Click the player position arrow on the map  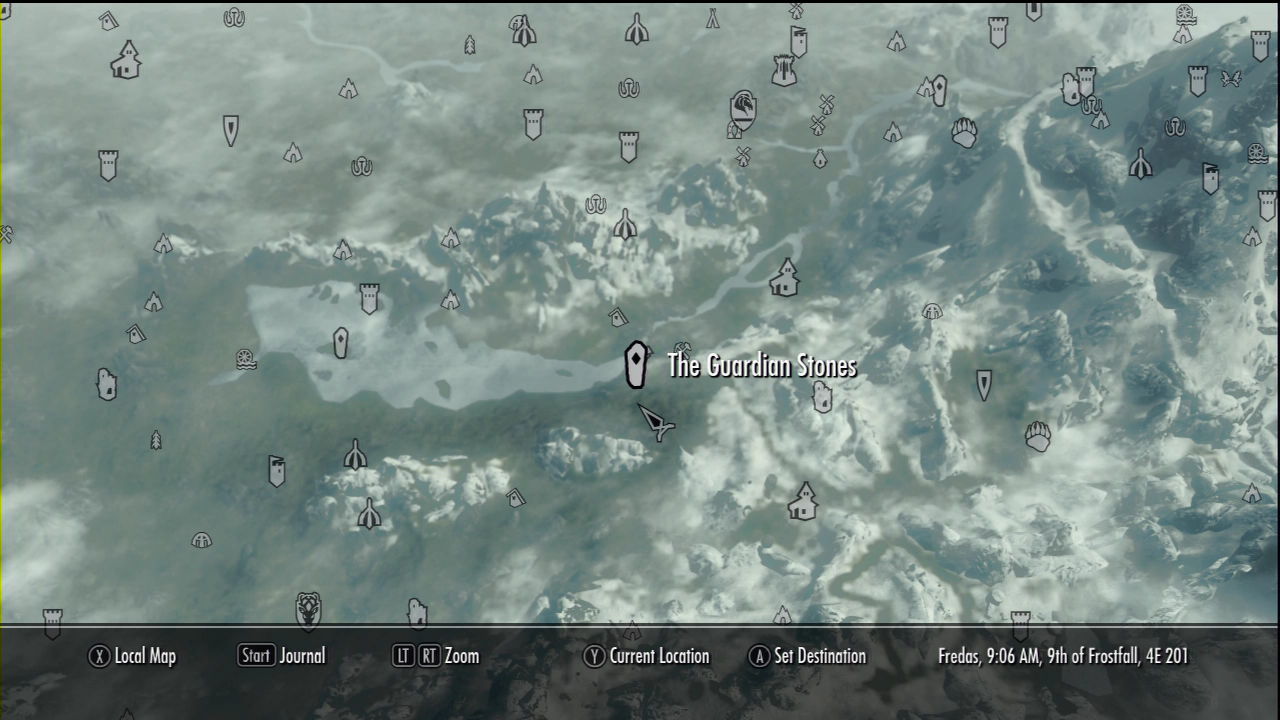pos(655,422)
